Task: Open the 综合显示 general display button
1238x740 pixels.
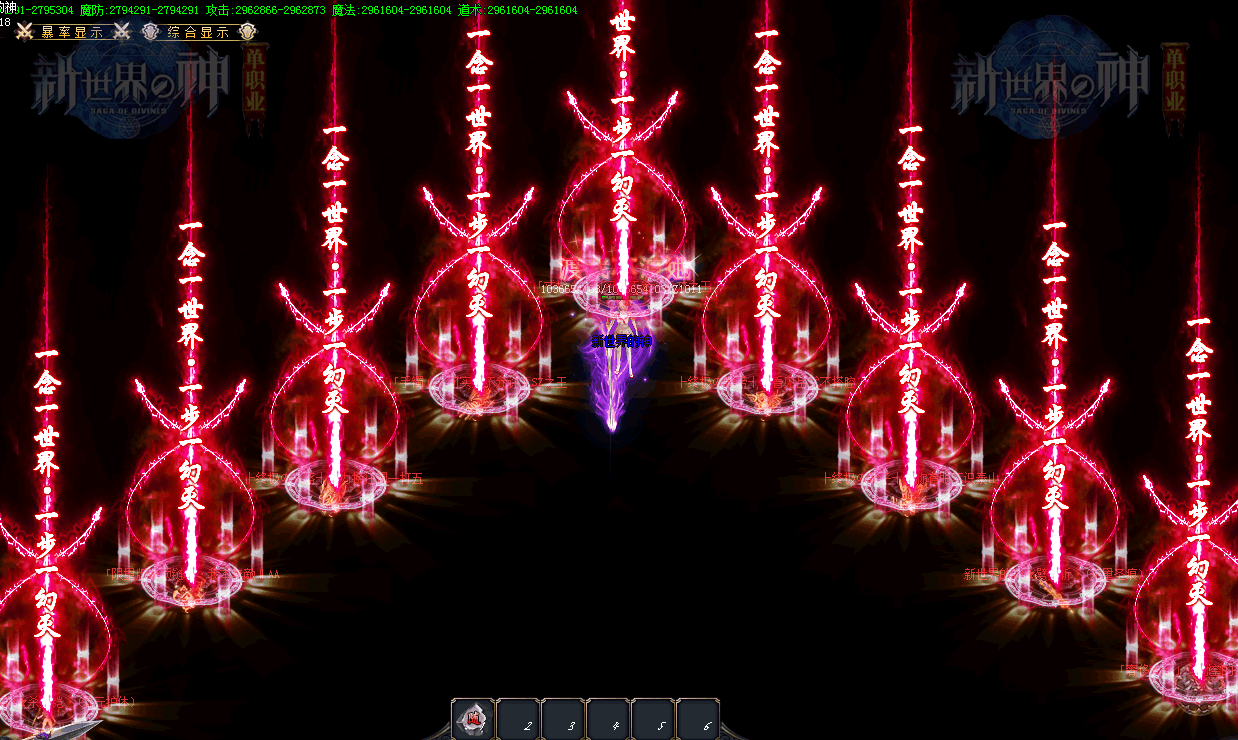Action: [x=199, y=32]
